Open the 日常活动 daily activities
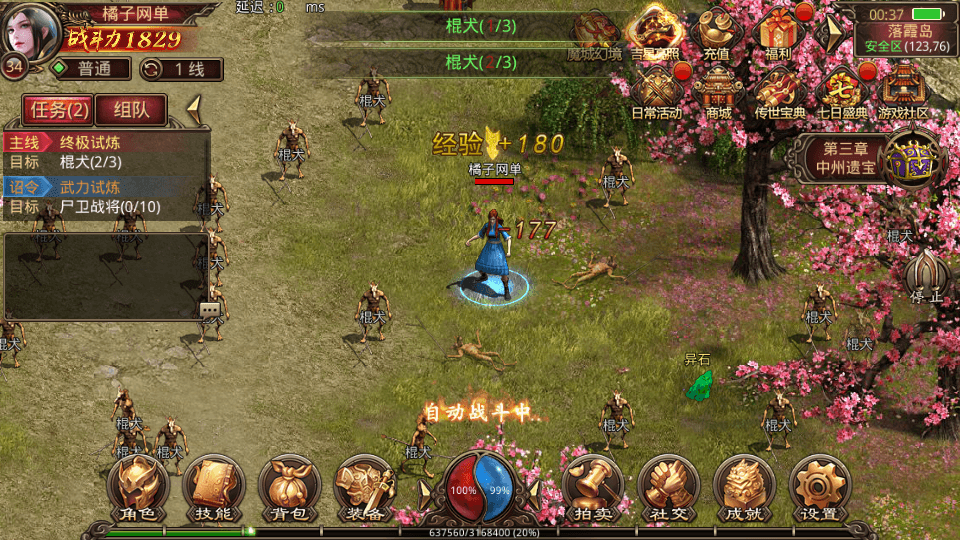This screenshot has width=960, height=540. (656, 92)
